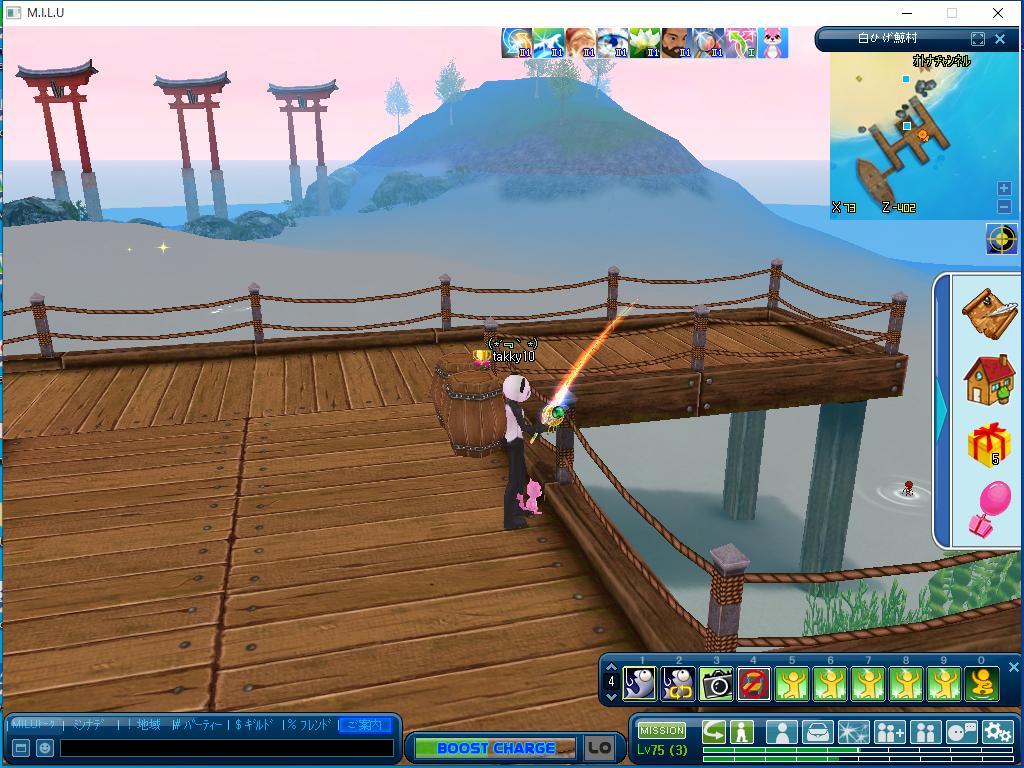Click the yellow crosshair target icon

coord(1001,239)
